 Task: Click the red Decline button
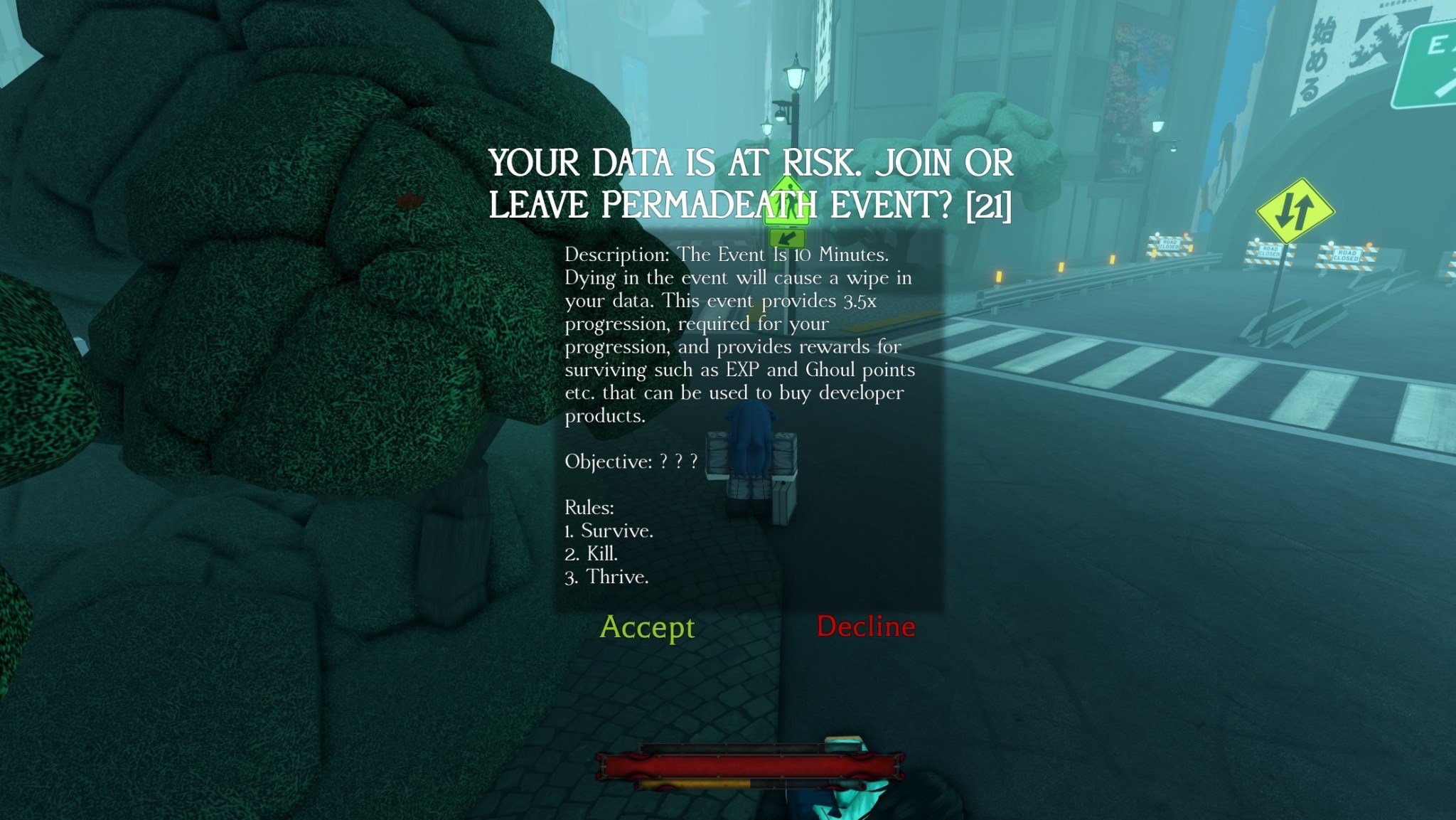[x=867, y=627]
